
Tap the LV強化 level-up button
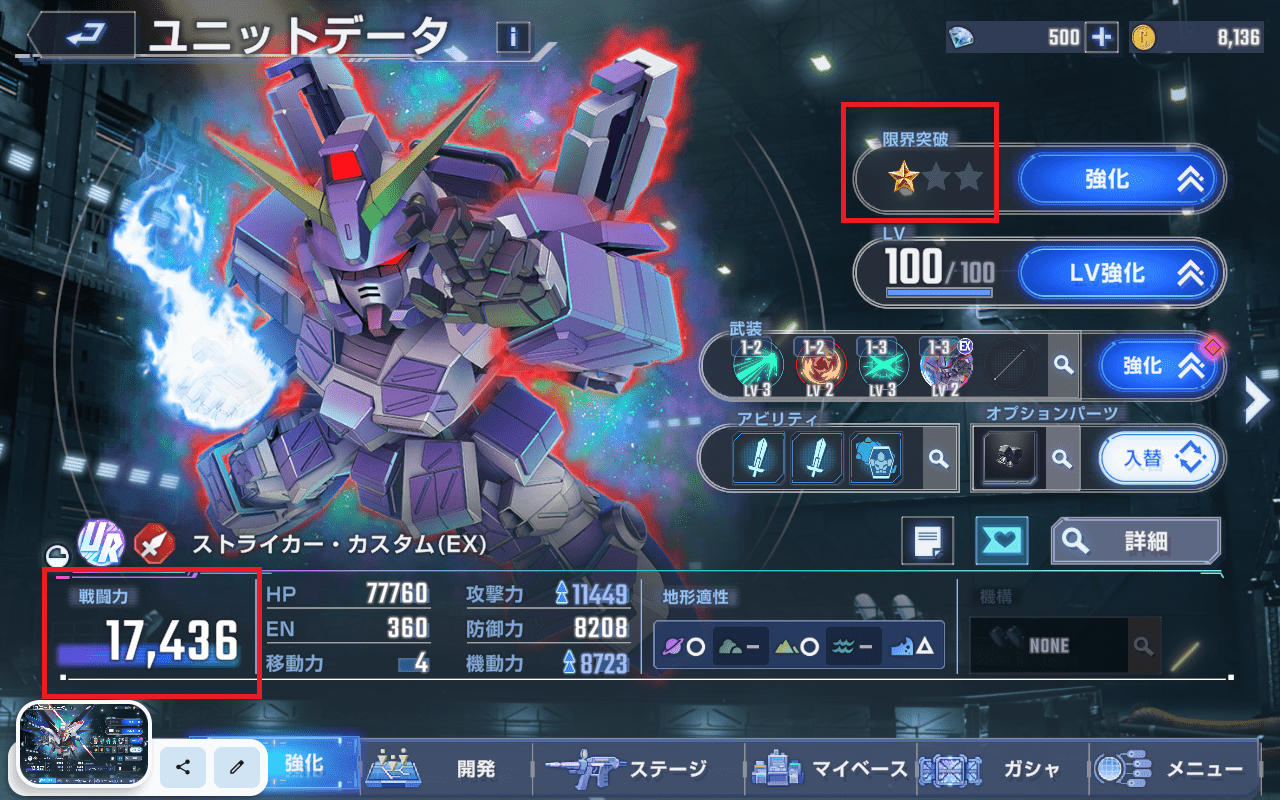(1120, 273)
